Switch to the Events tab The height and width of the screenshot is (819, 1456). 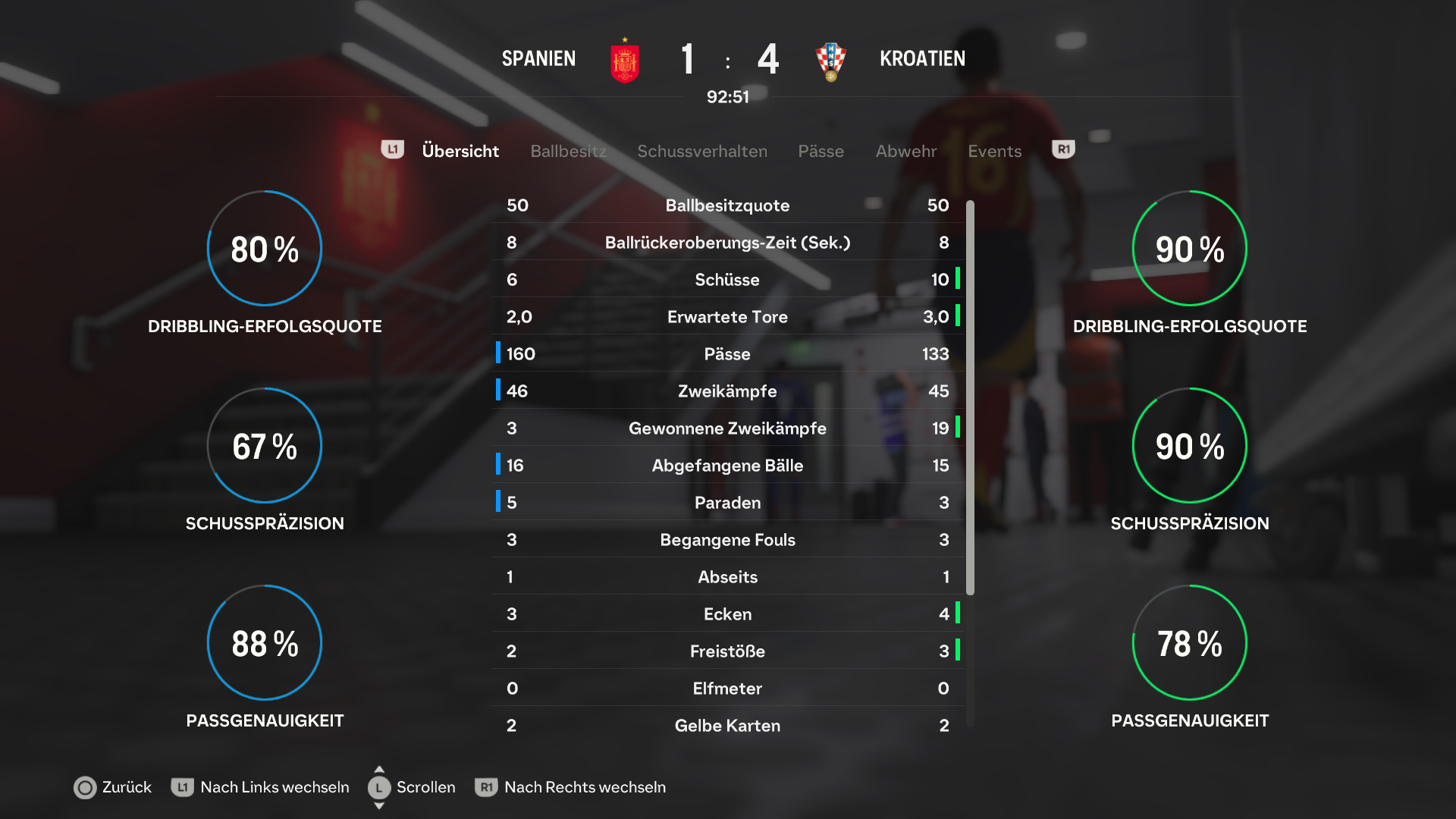pyautogui.click(x=994, y=151)
